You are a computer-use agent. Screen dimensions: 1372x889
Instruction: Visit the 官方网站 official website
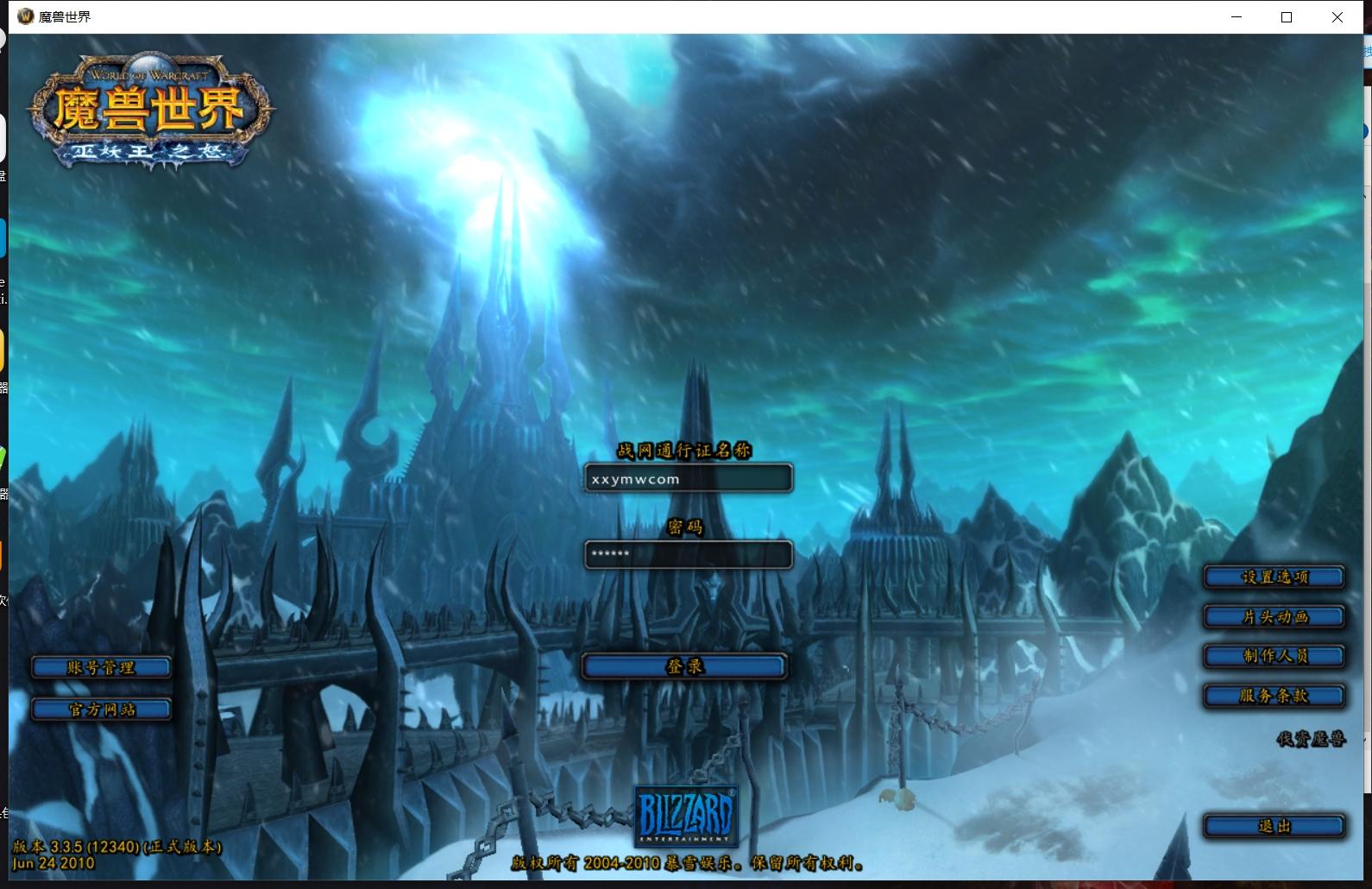[x=101, y=709]
